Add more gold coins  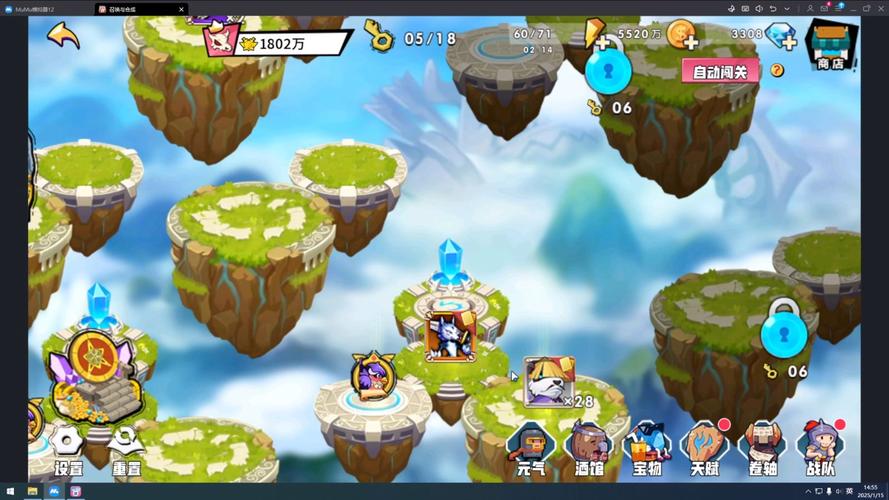coord(684,36)
